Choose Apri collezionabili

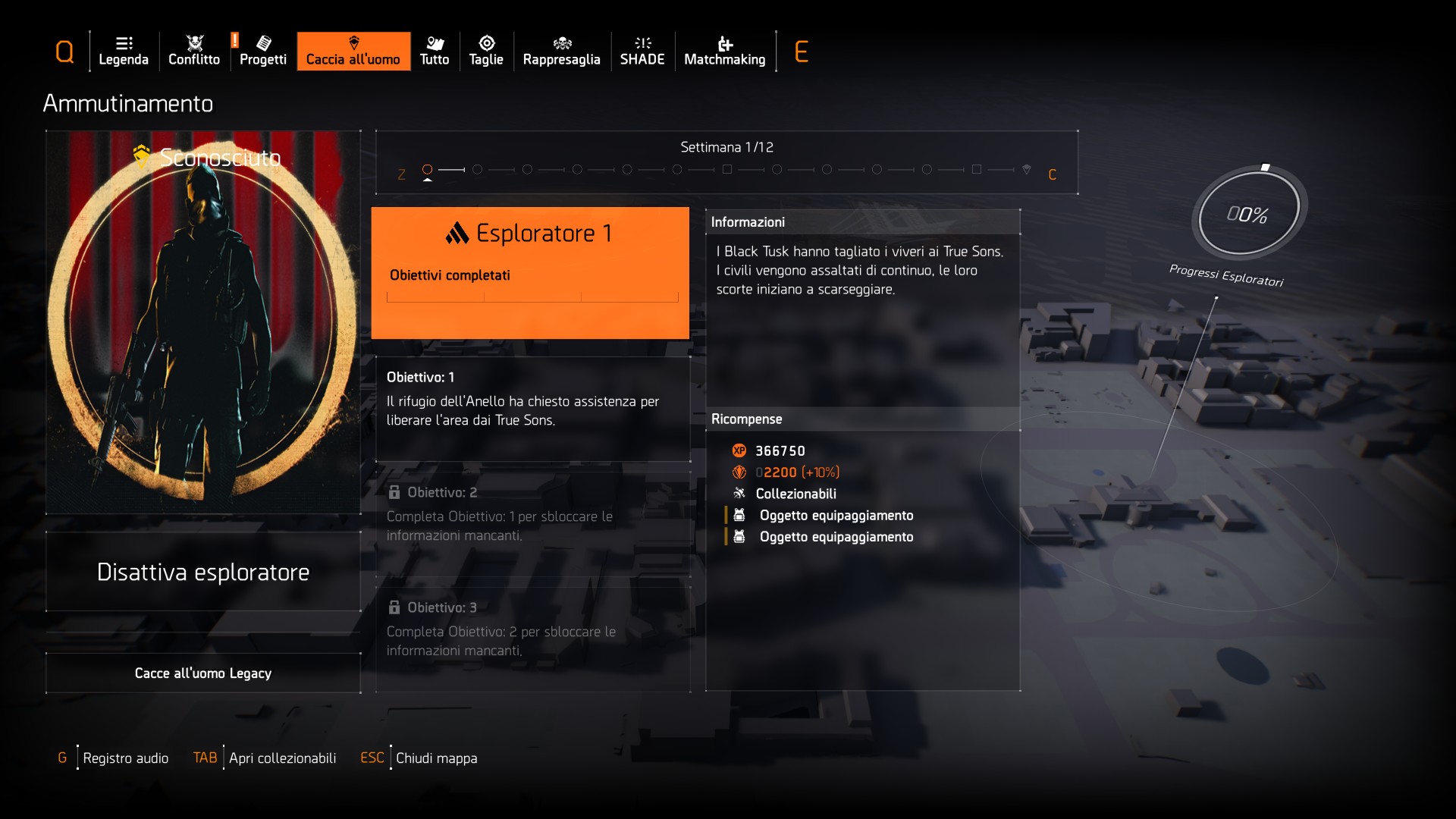click(x=282, y=758)
